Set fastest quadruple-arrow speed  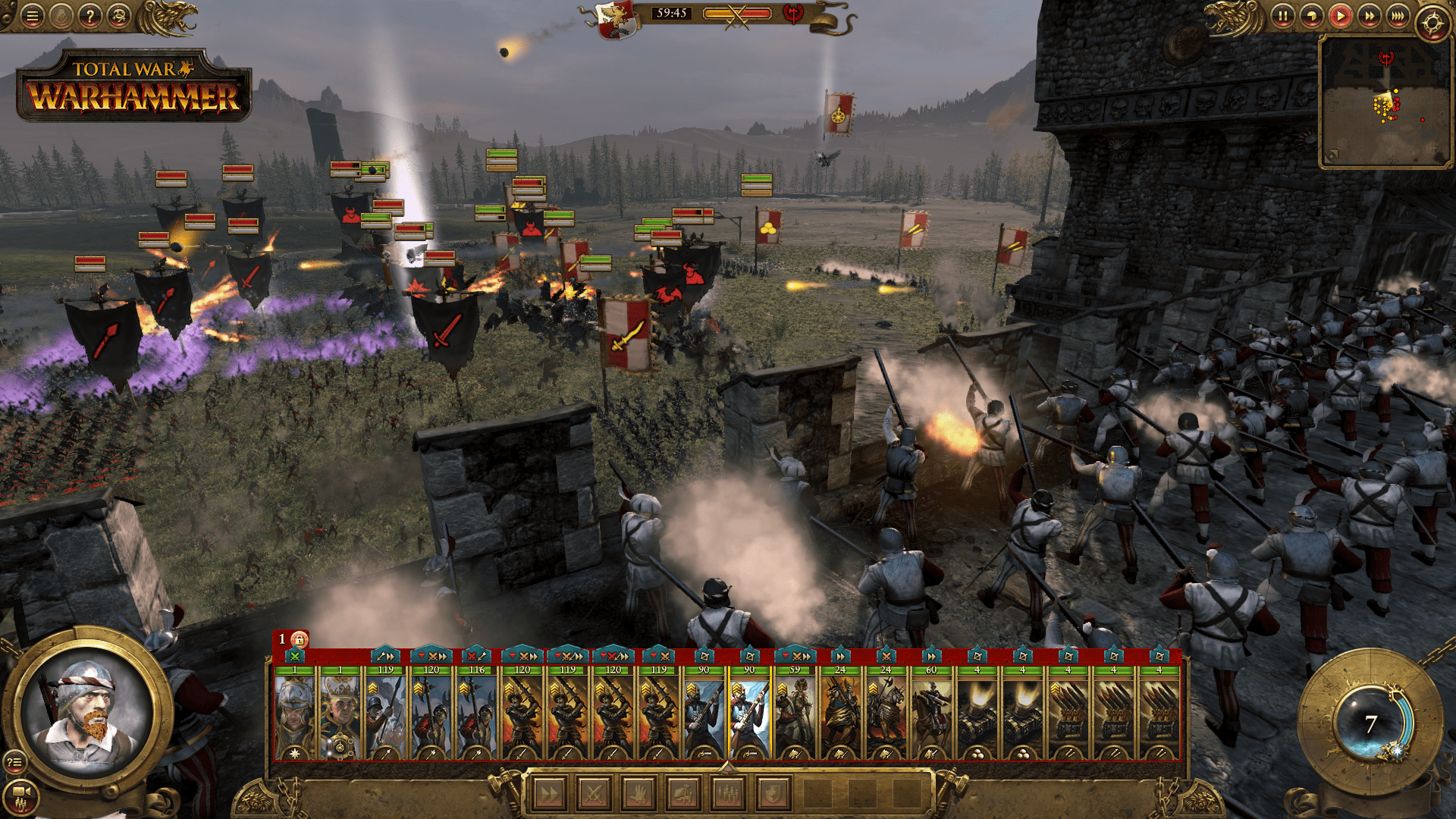1398,16
